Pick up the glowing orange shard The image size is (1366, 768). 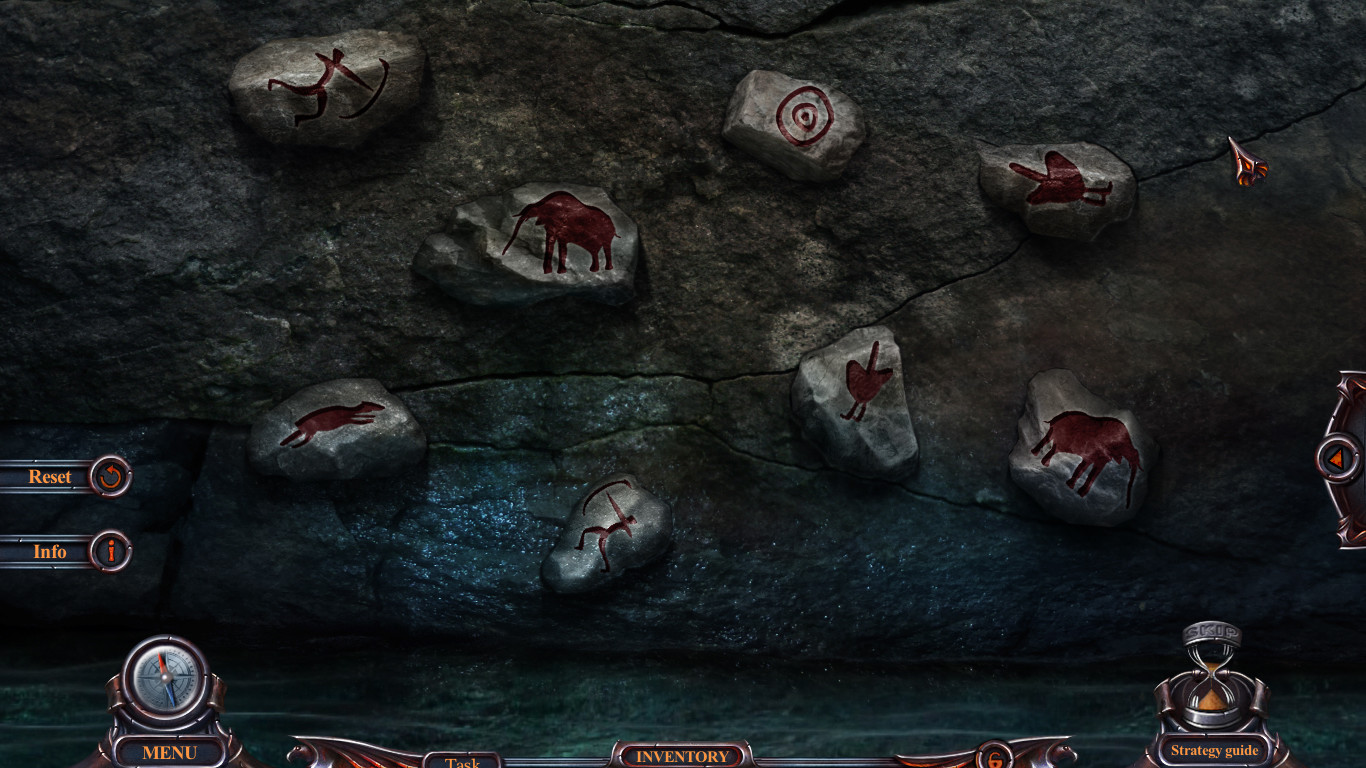coord(1247,165)
